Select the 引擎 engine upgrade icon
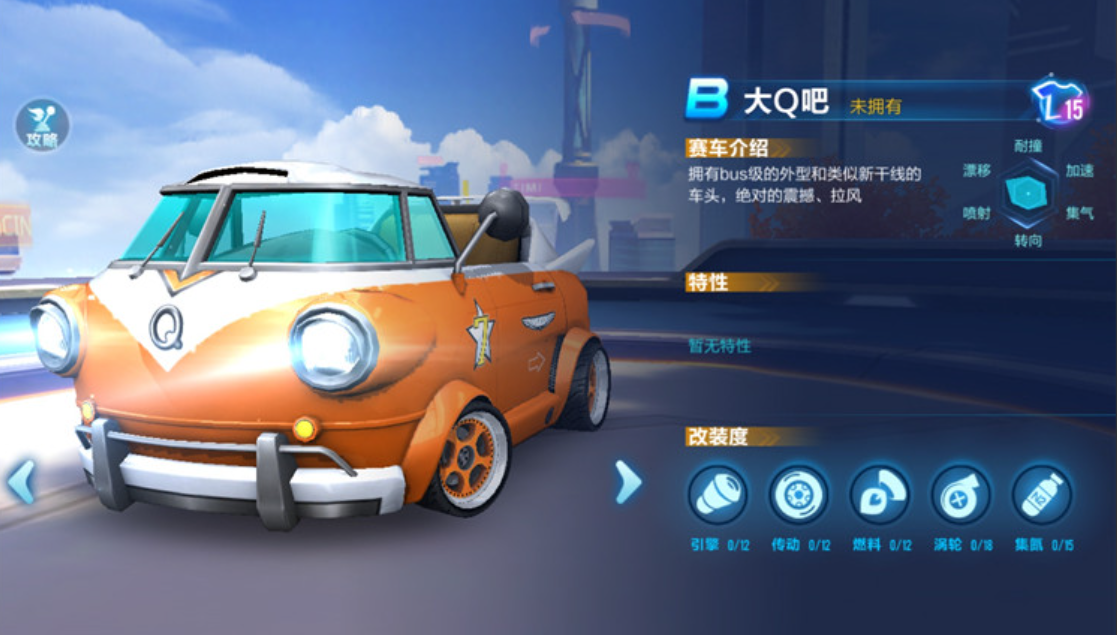This screenshot has width=1117, height=635. (717, 495)
